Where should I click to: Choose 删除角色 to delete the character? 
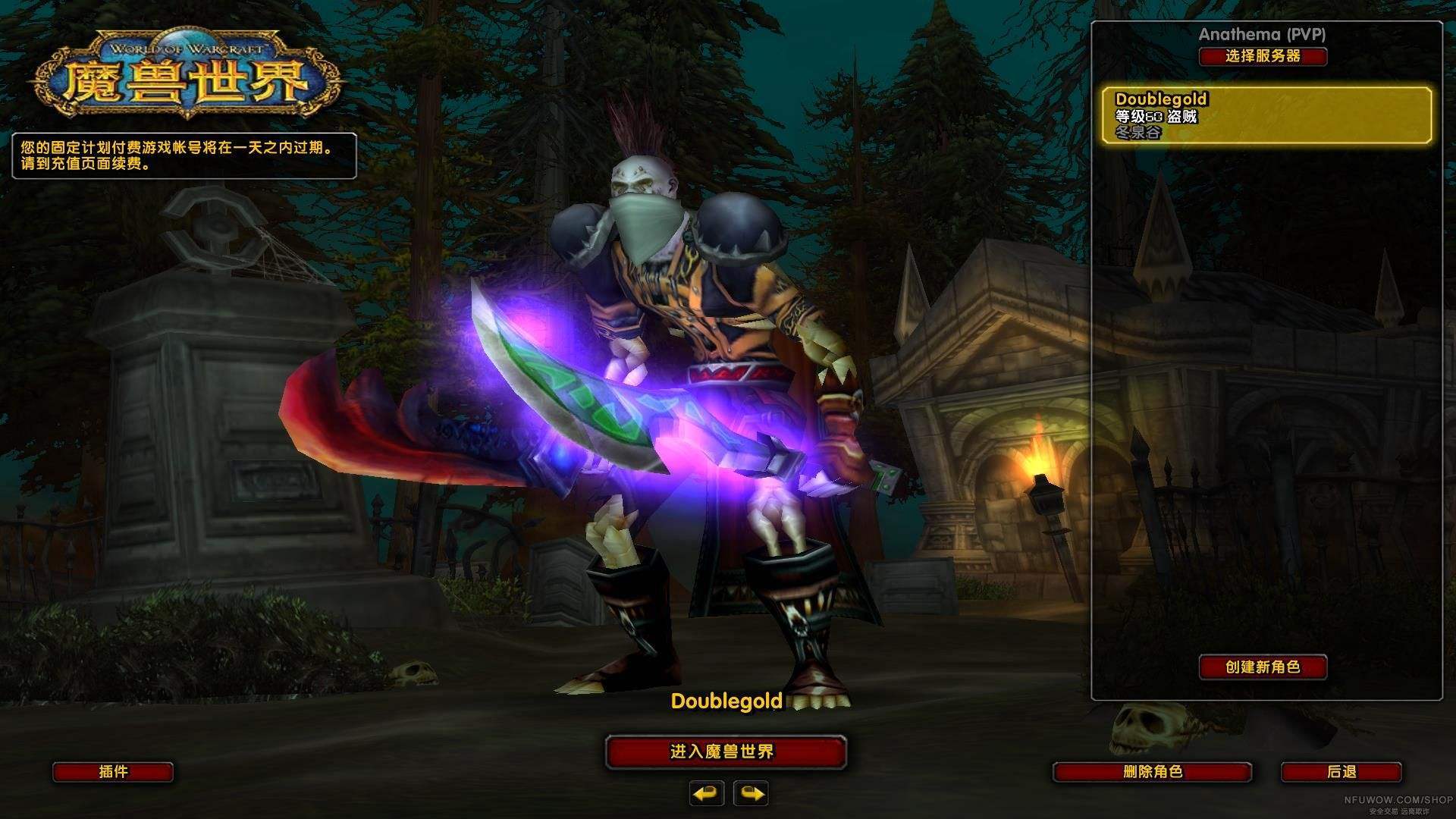pos(1152,772)
